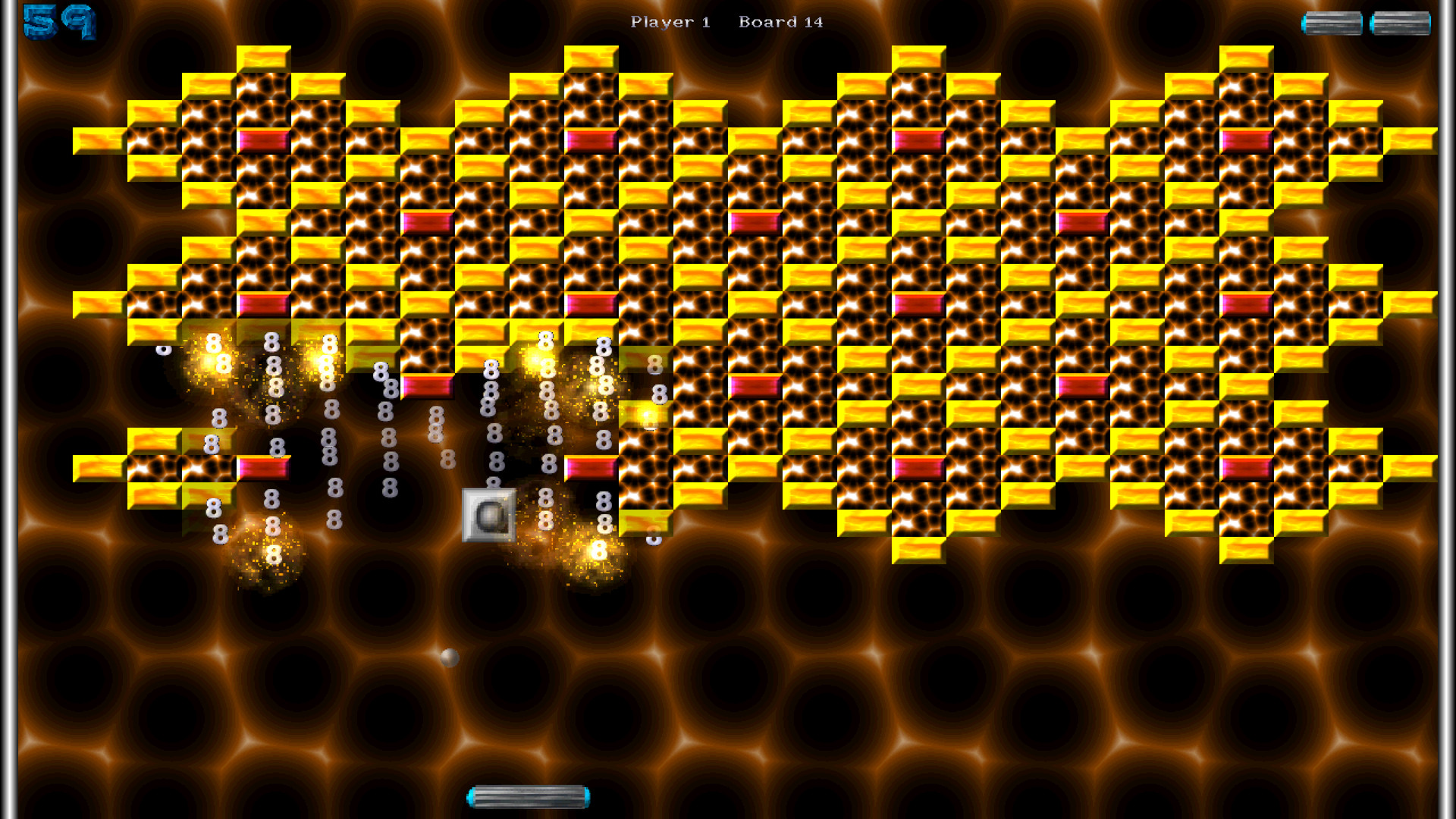1456x819 pixels.
Task: Click the "Player 1" header text
Action: (x=670, y=22)
